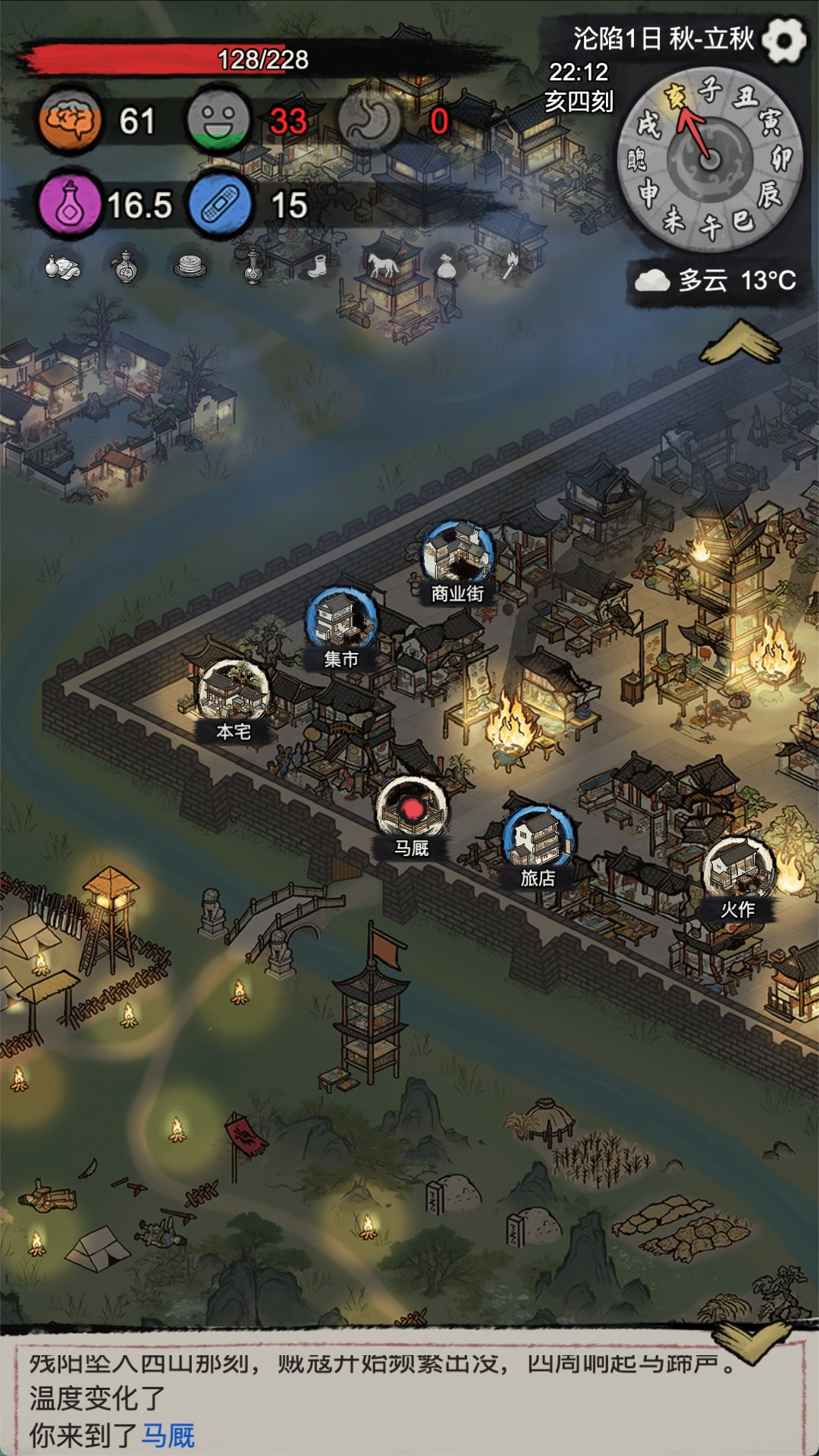Tap the smiley face mood icon
819x1456 pixels.
click(x=218, y=121)
